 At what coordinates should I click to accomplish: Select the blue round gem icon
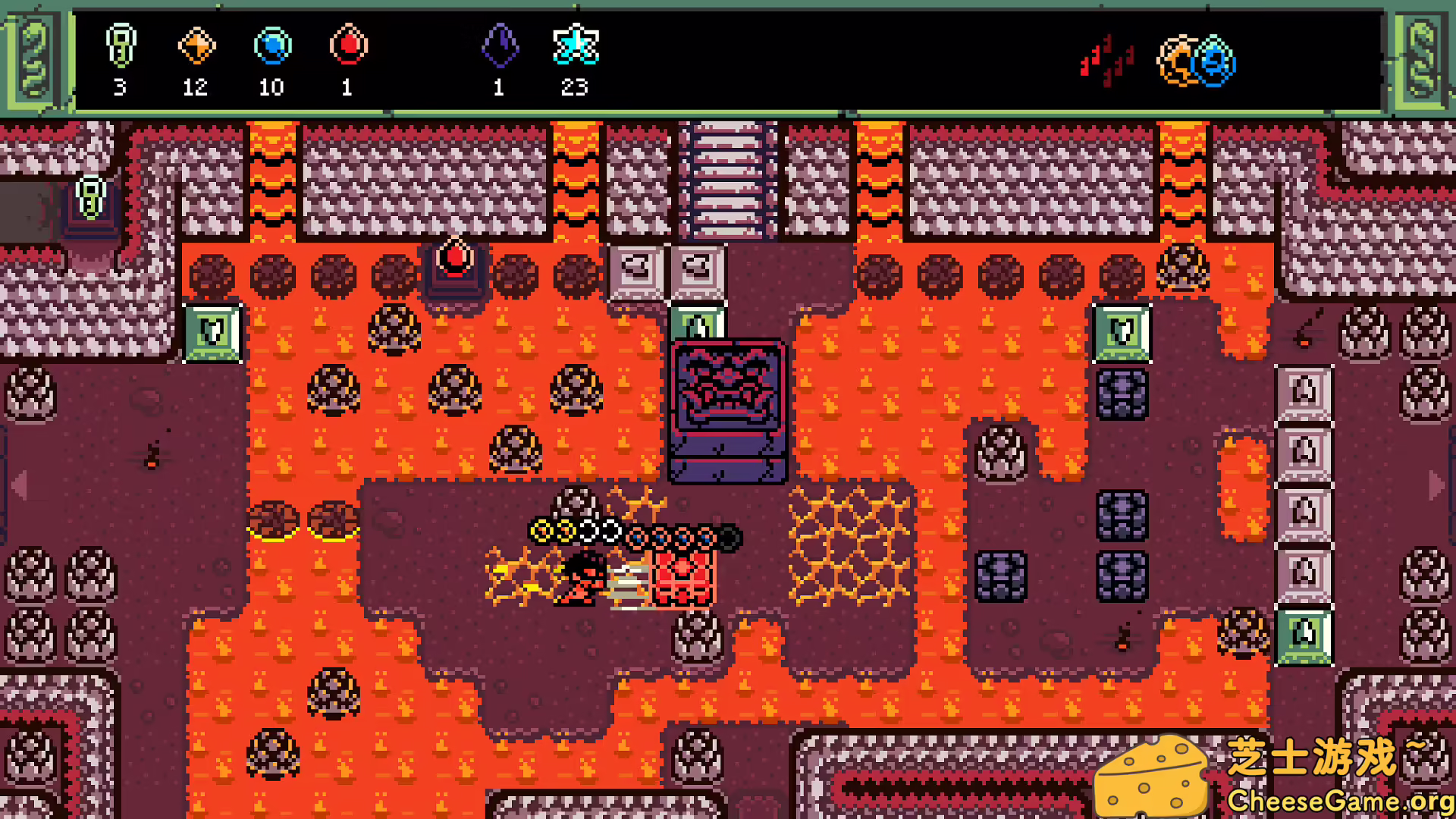pos(272,46)
